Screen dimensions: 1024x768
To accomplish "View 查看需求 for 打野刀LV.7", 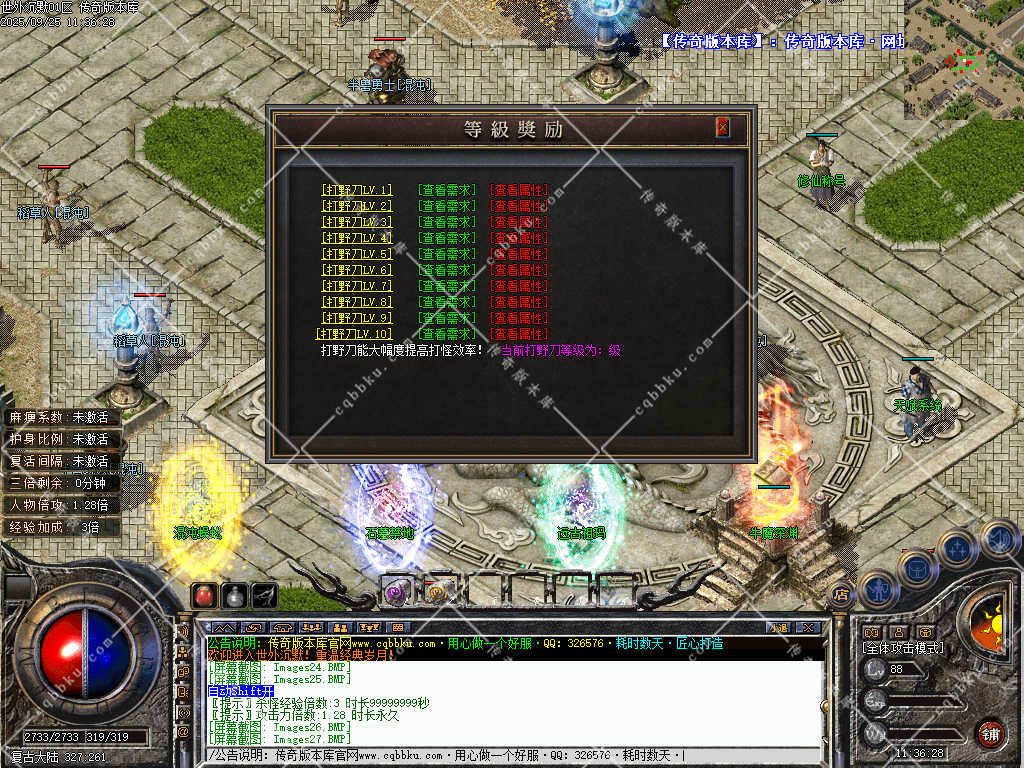I will 446,286.
